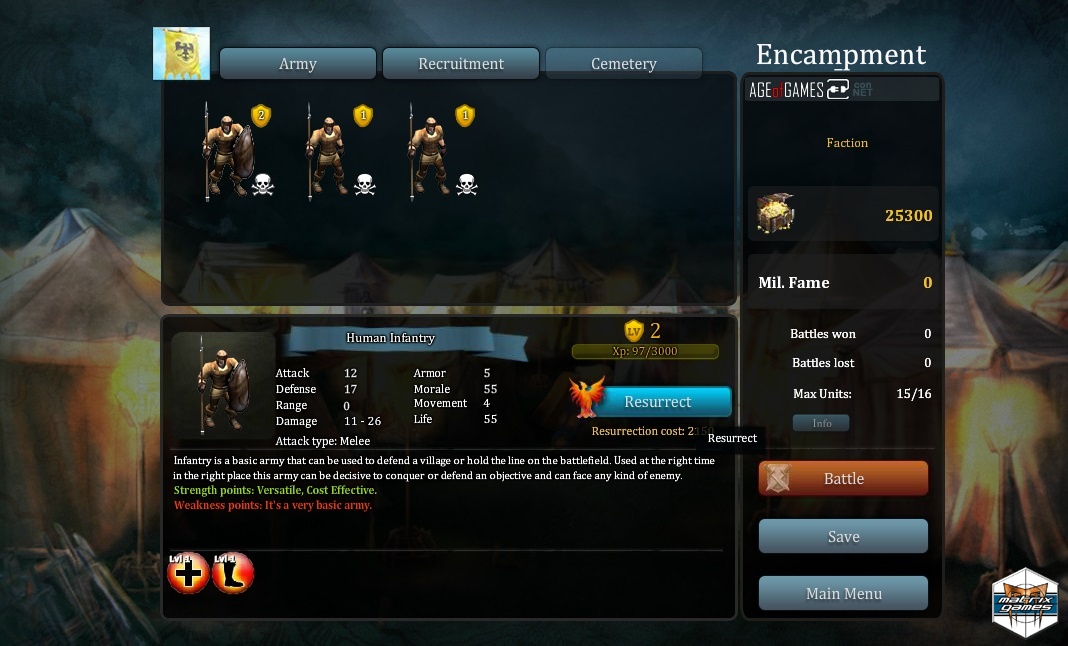The image size is (1068, 646).
Task: Return to Main Menu
Action: 843,593
